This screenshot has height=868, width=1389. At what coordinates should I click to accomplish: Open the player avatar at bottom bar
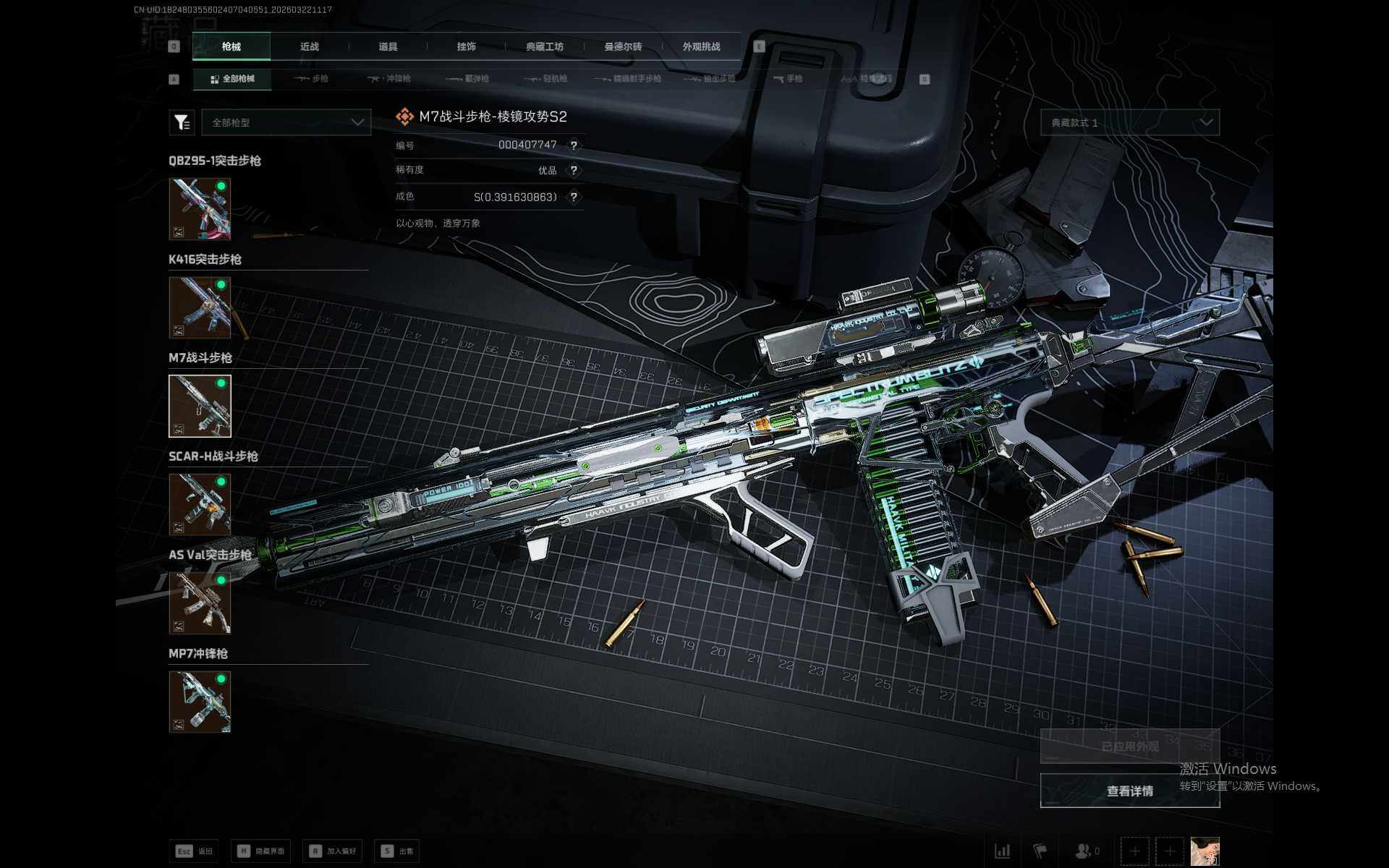click(1205, 851)
